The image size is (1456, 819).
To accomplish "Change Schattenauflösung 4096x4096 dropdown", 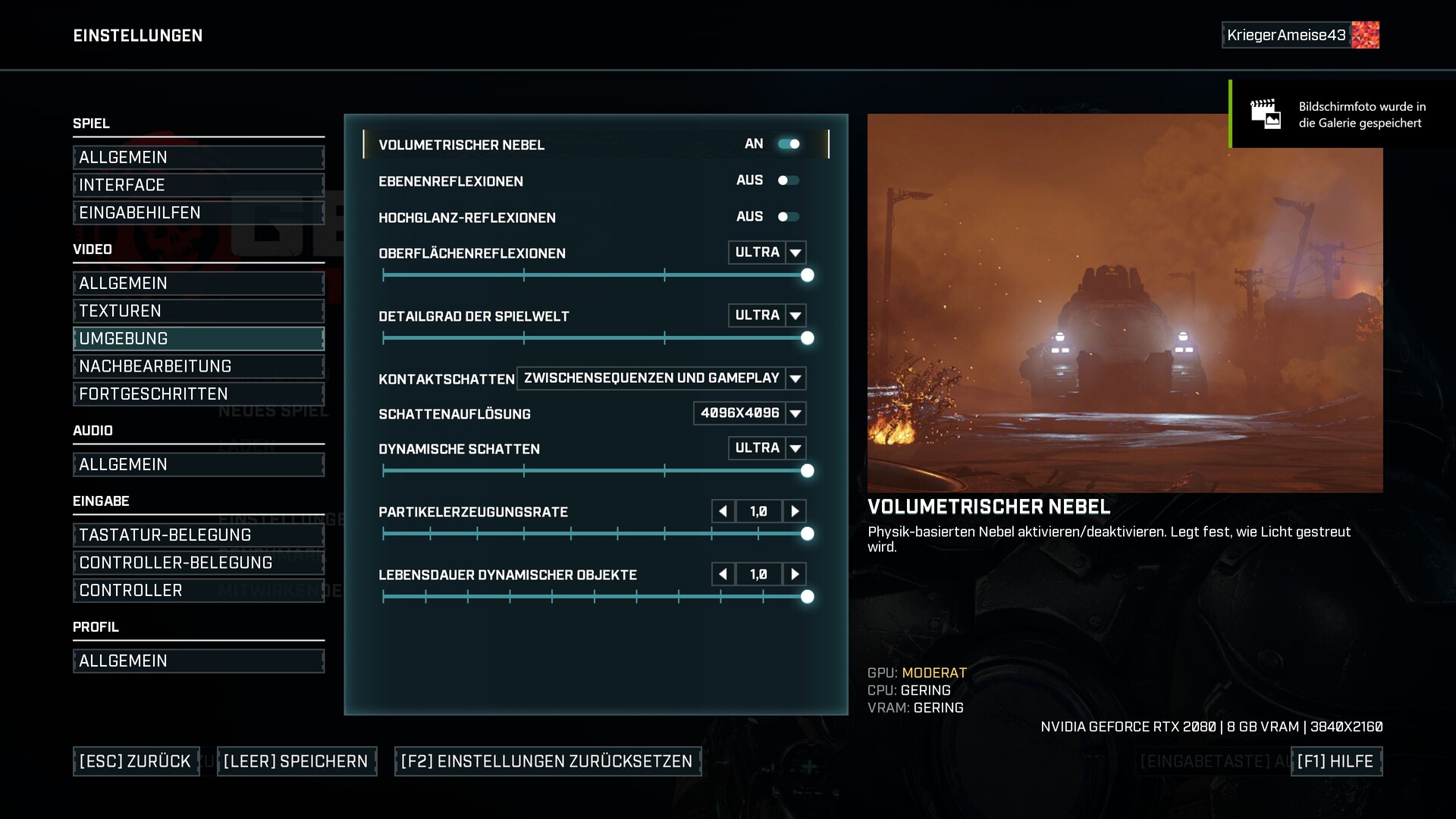I will (x=795, y=413).
